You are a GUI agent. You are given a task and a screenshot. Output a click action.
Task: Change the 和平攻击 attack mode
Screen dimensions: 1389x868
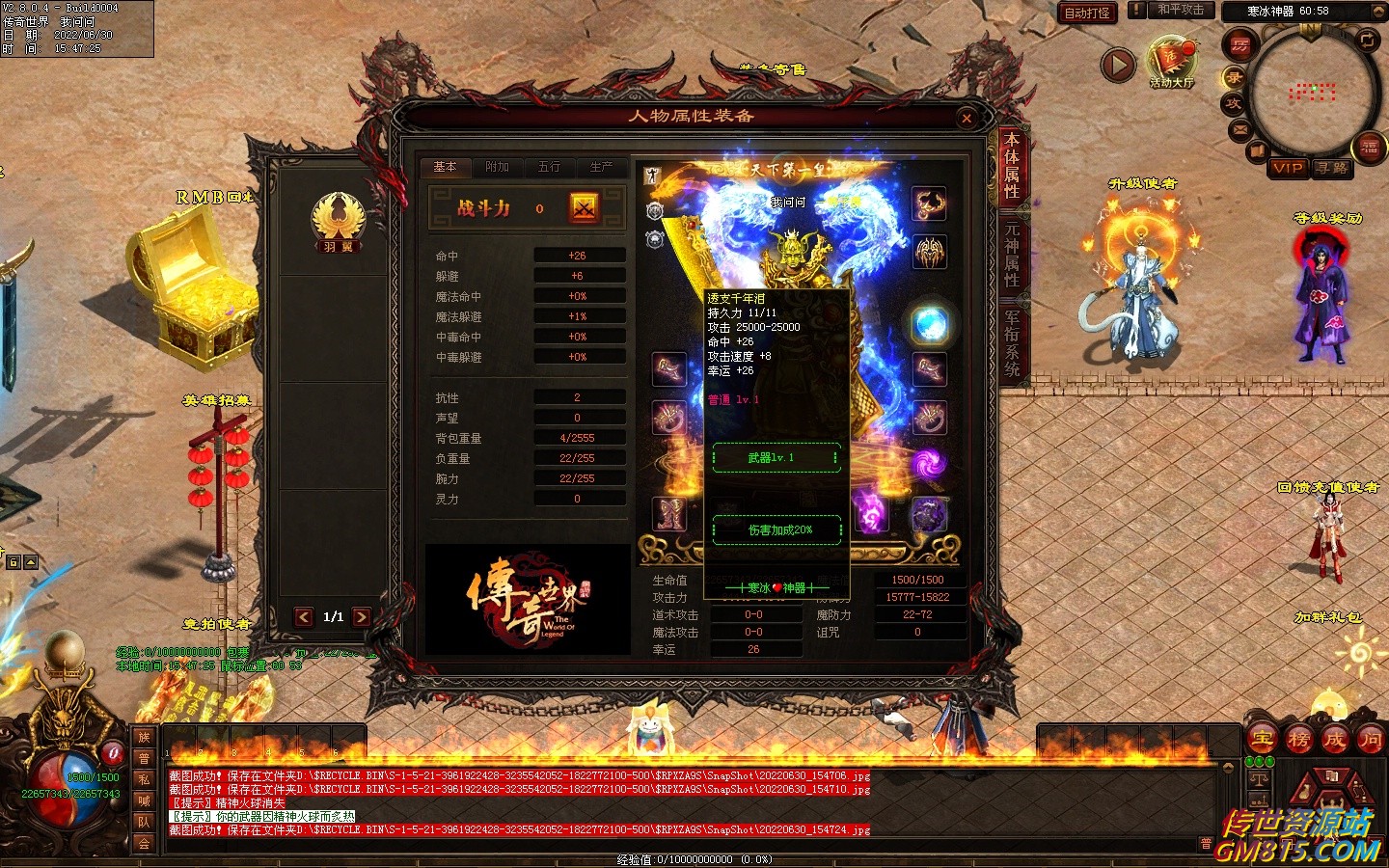[x=1180, y=10]
